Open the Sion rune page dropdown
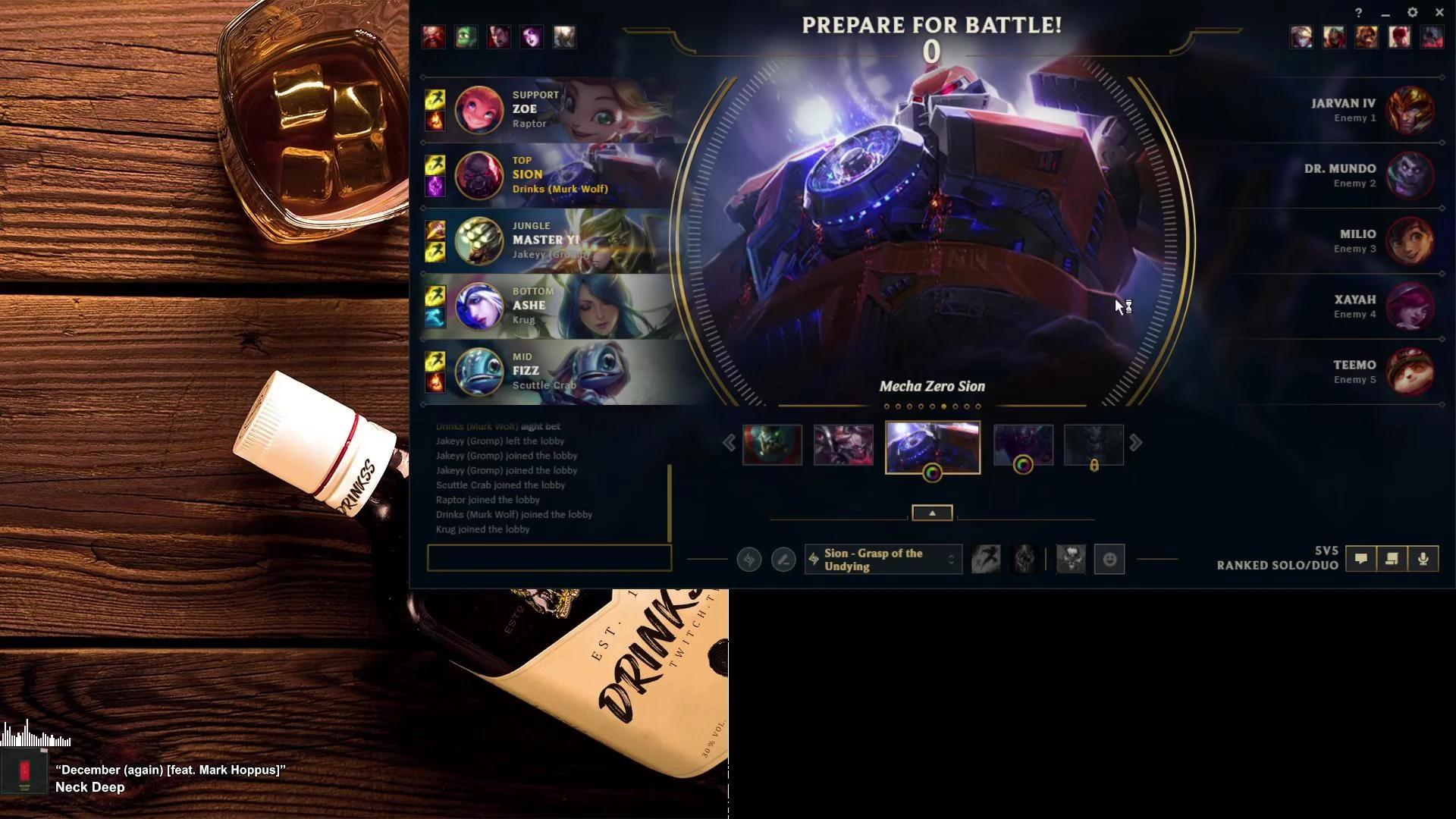This screenshot has height=819, width=1456. [882, 559]
